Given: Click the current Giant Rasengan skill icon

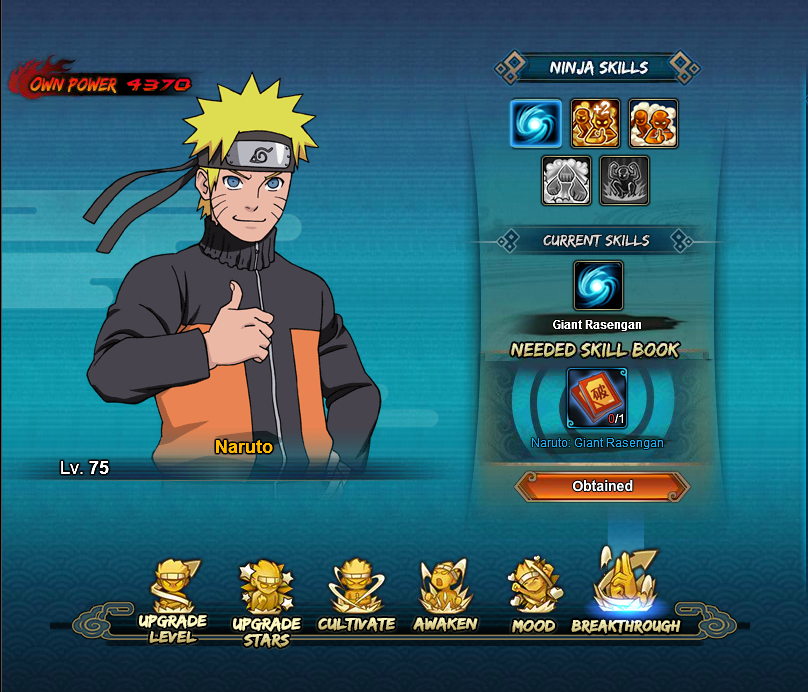Looking at the screenshot, I should pyautogui.click(x=598, y=286).
